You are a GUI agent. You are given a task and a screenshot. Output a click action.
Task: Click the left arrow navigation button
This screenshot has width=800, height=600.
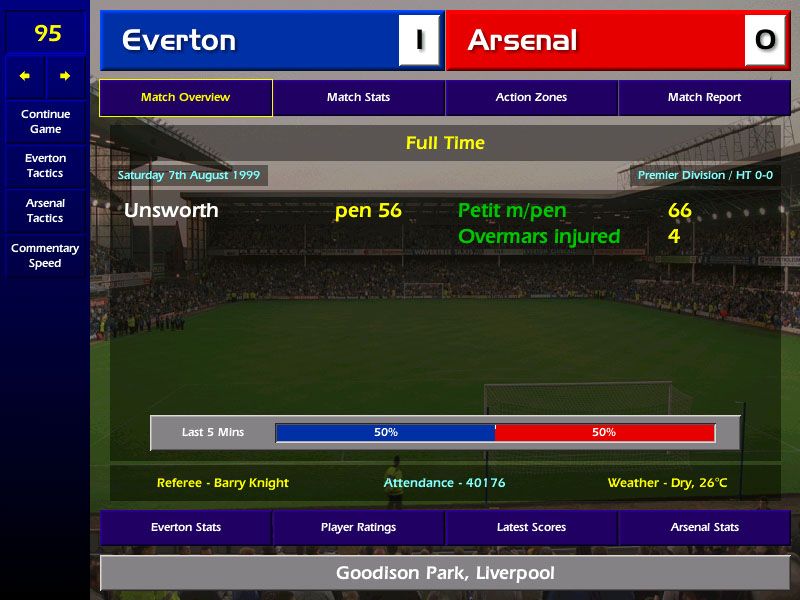pyautogui.click(x=25, y=76)
